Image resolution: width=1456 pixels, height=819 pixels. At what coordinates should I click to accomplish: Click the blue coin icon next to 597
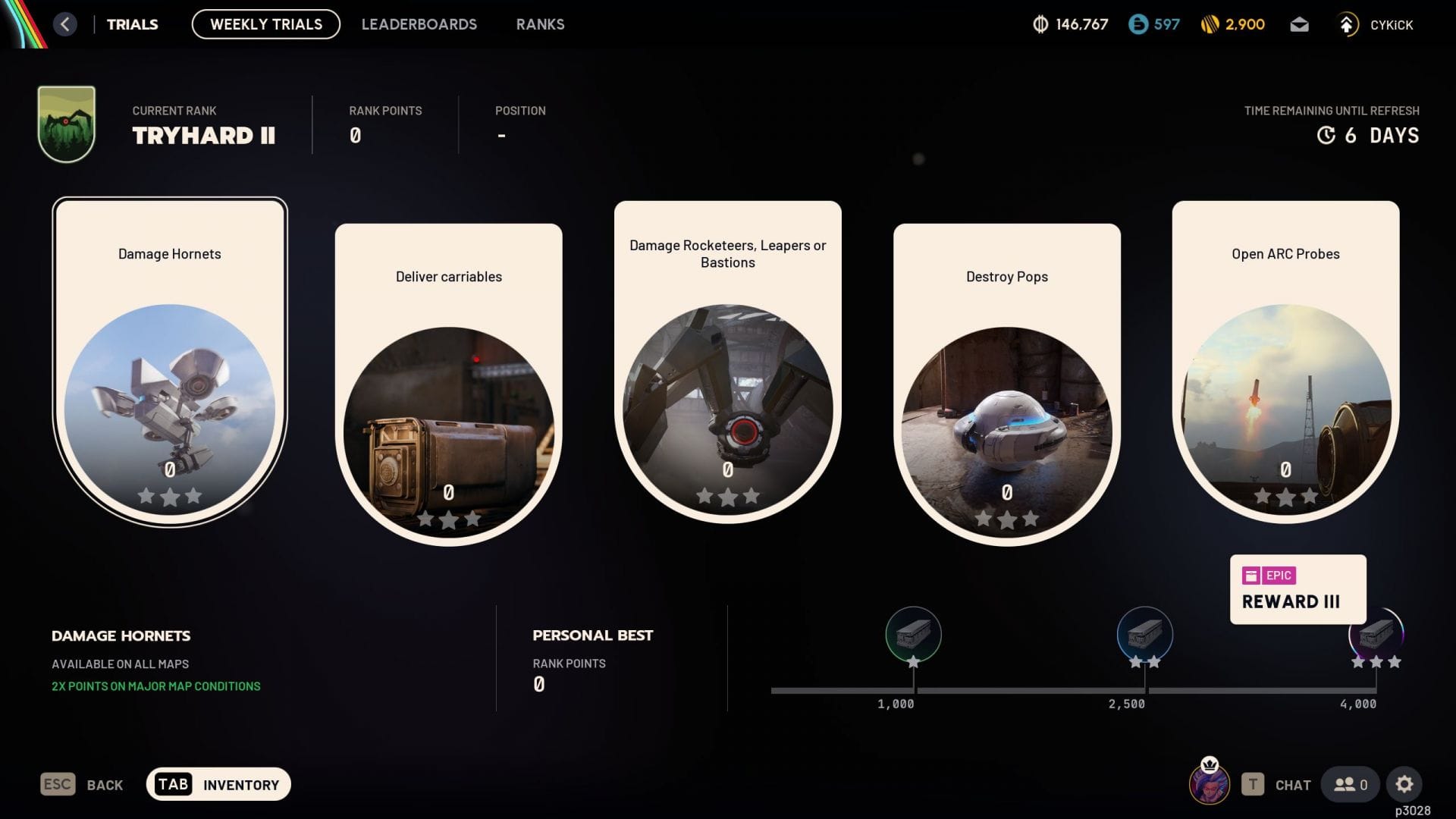[x=1137, y=24]
